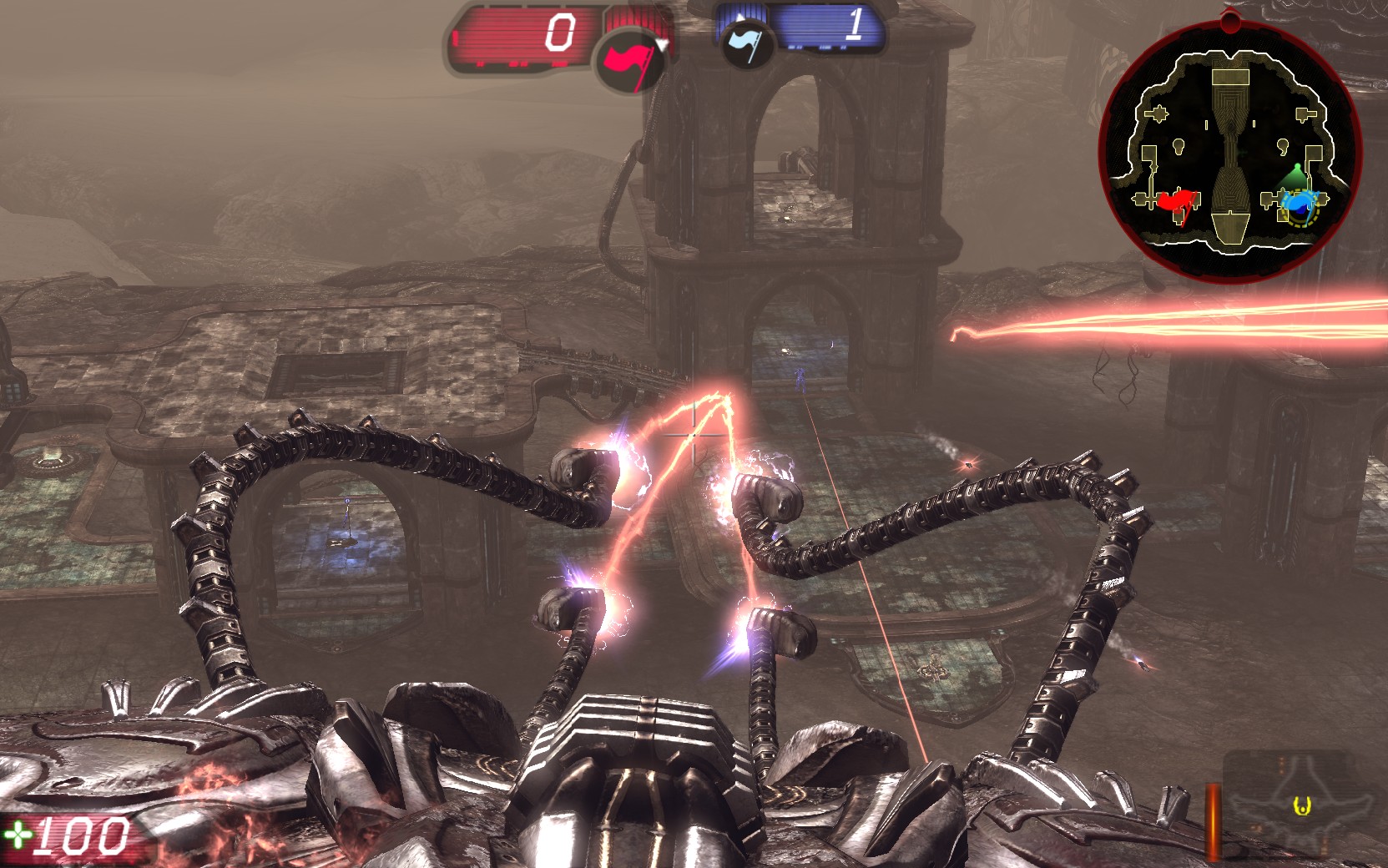The image size is (1388, 868).
Task: Open the circular minimap
Action: [x=1229, y=152]
